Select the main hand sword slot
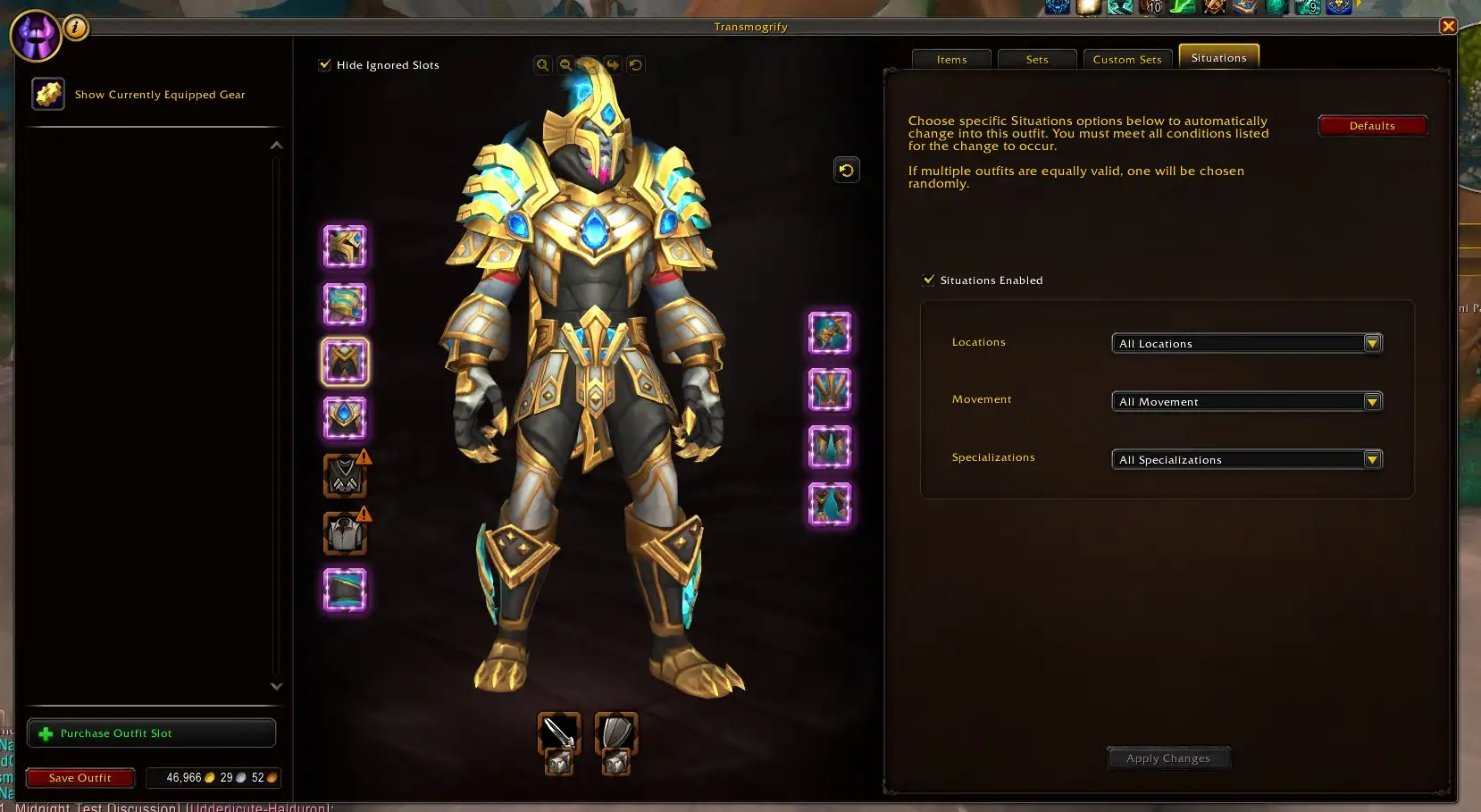This screenshot has height=812, width=1481. point(559,732)
